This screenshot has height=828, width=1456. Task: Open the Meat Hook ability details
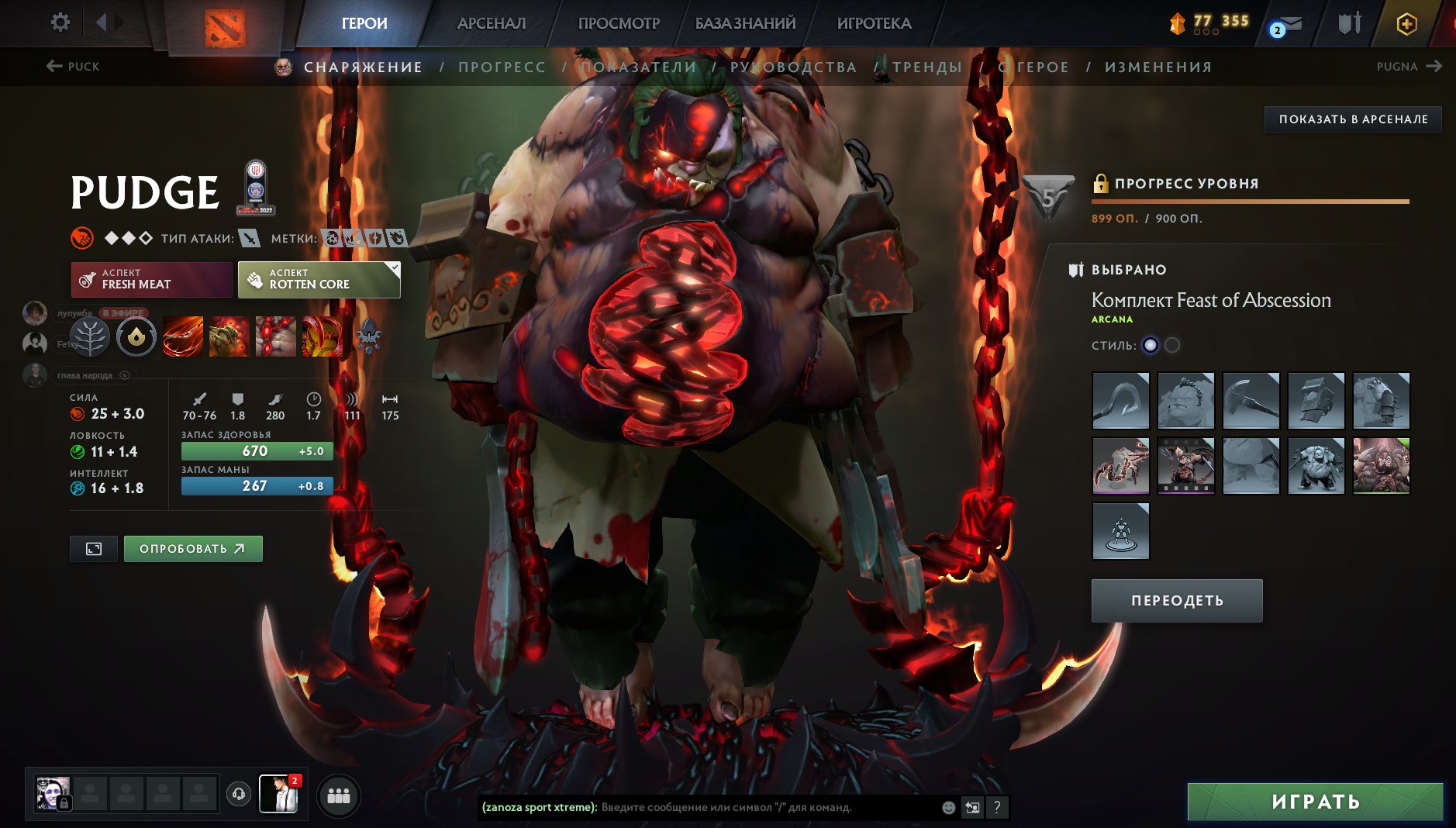point(182,337)
